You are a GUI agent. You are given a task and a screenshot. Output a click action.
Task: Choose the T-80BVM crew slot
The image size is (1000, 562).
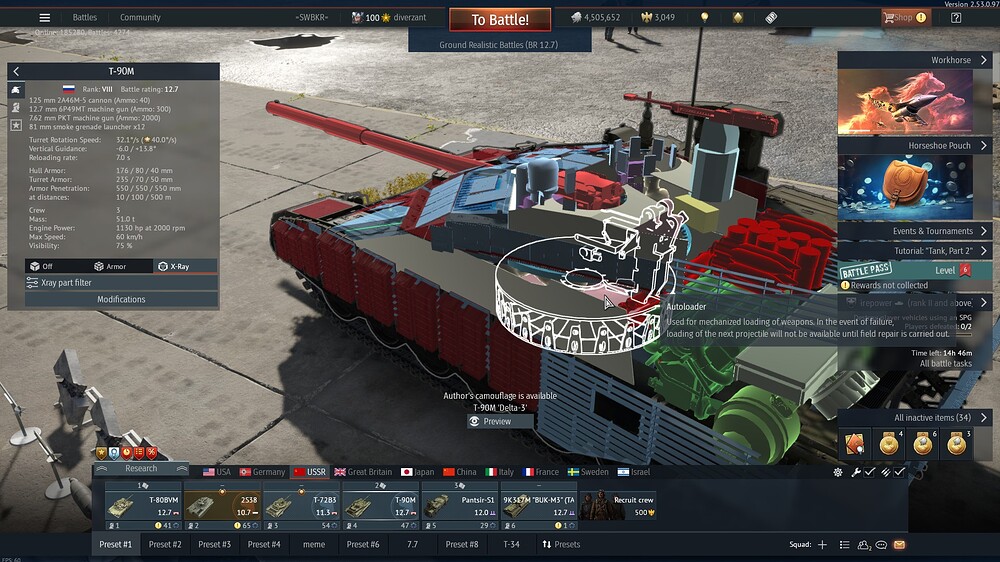click(143, 505)
